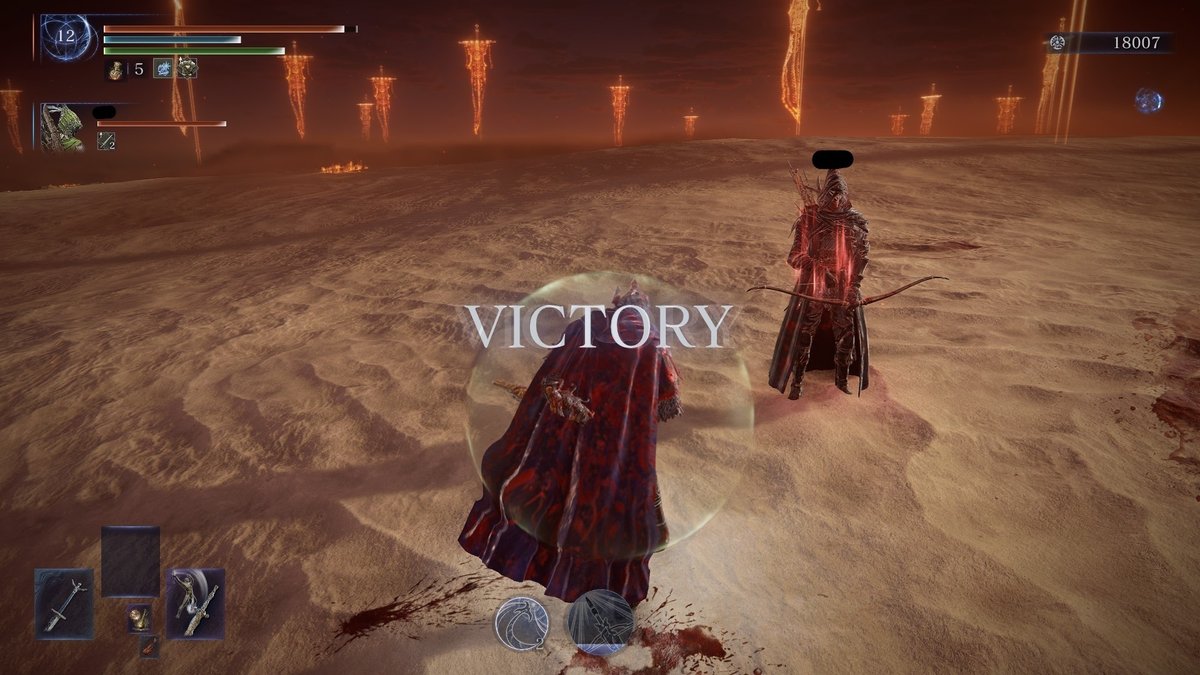
Task: Click the blue frost status buff icon
Action: point(162,69)
